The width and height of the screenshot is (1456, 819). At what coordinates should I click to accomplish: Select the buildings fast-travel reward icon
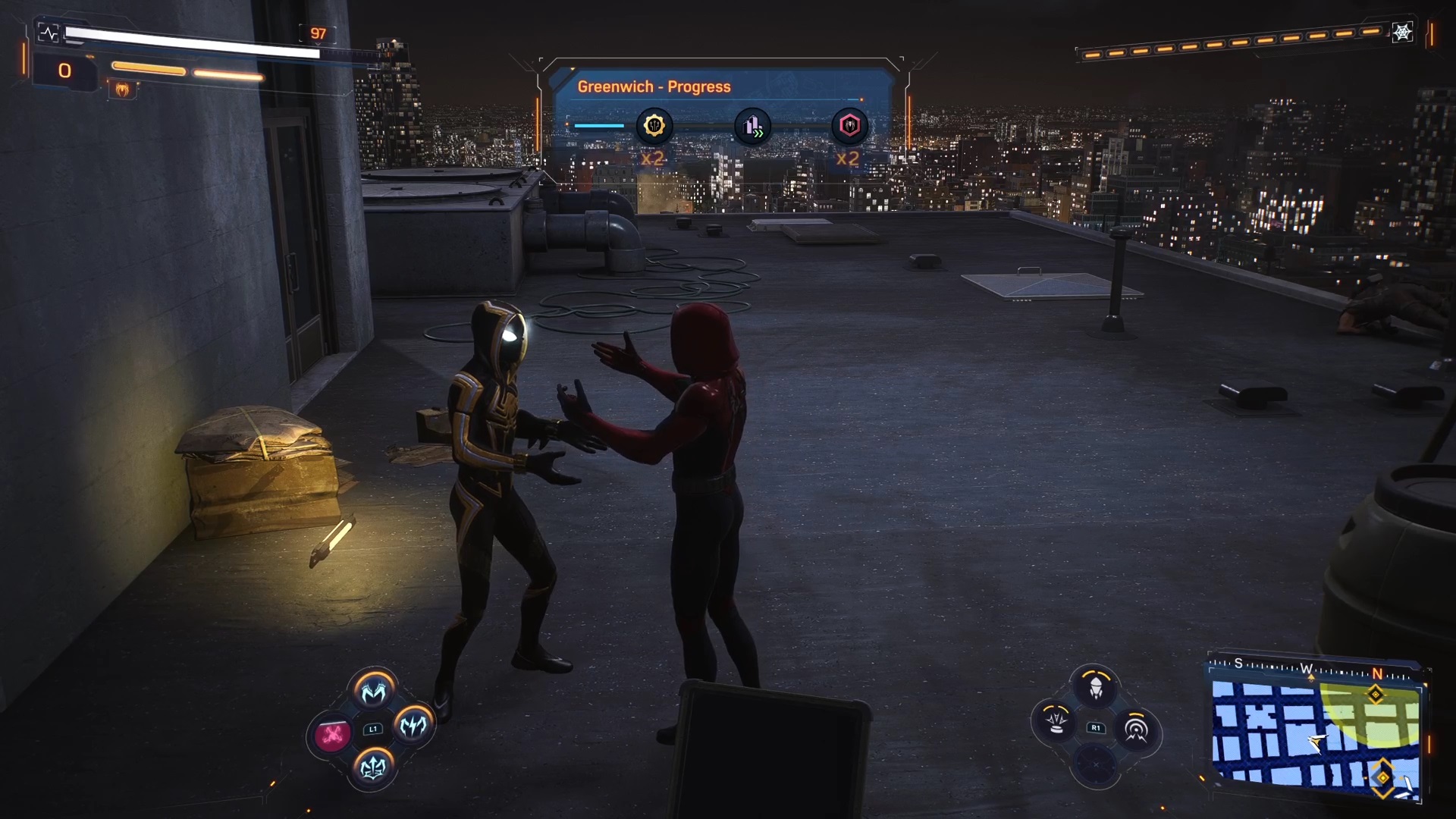(752, 126)
